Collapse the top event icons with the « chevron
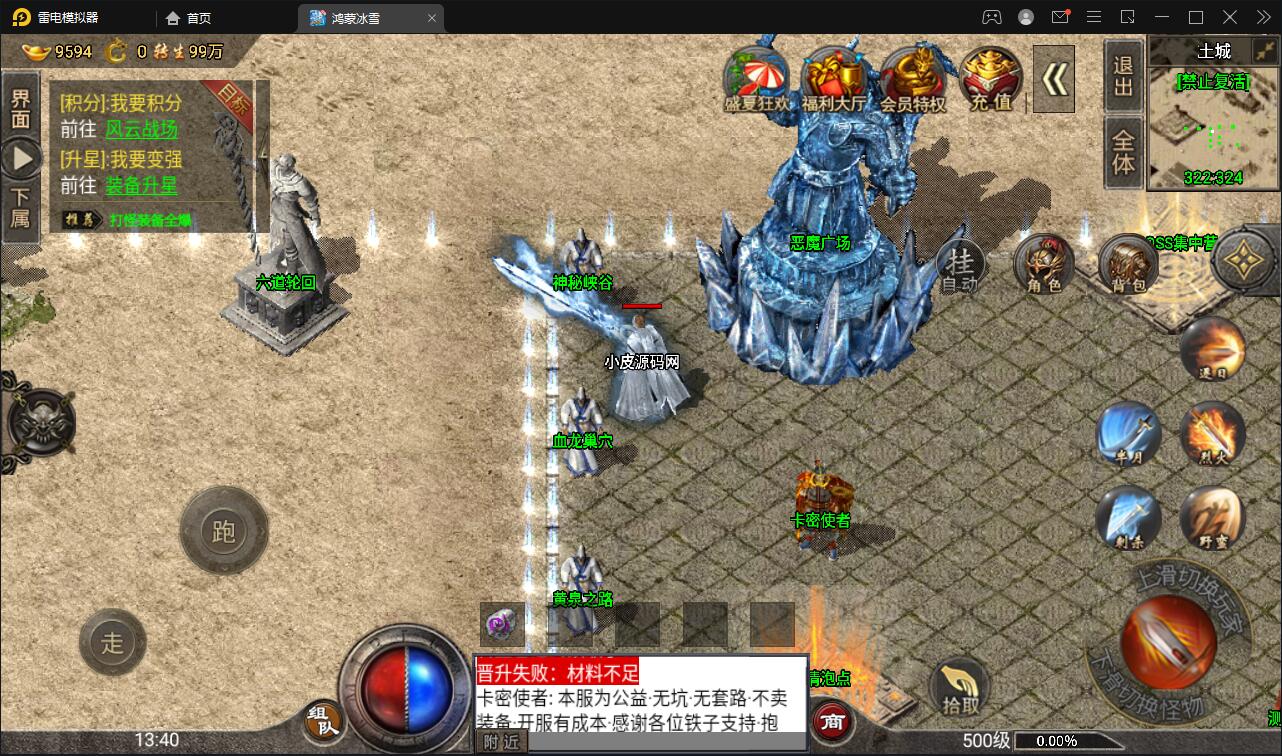The image size is (1282, 756). (1053, 78)
